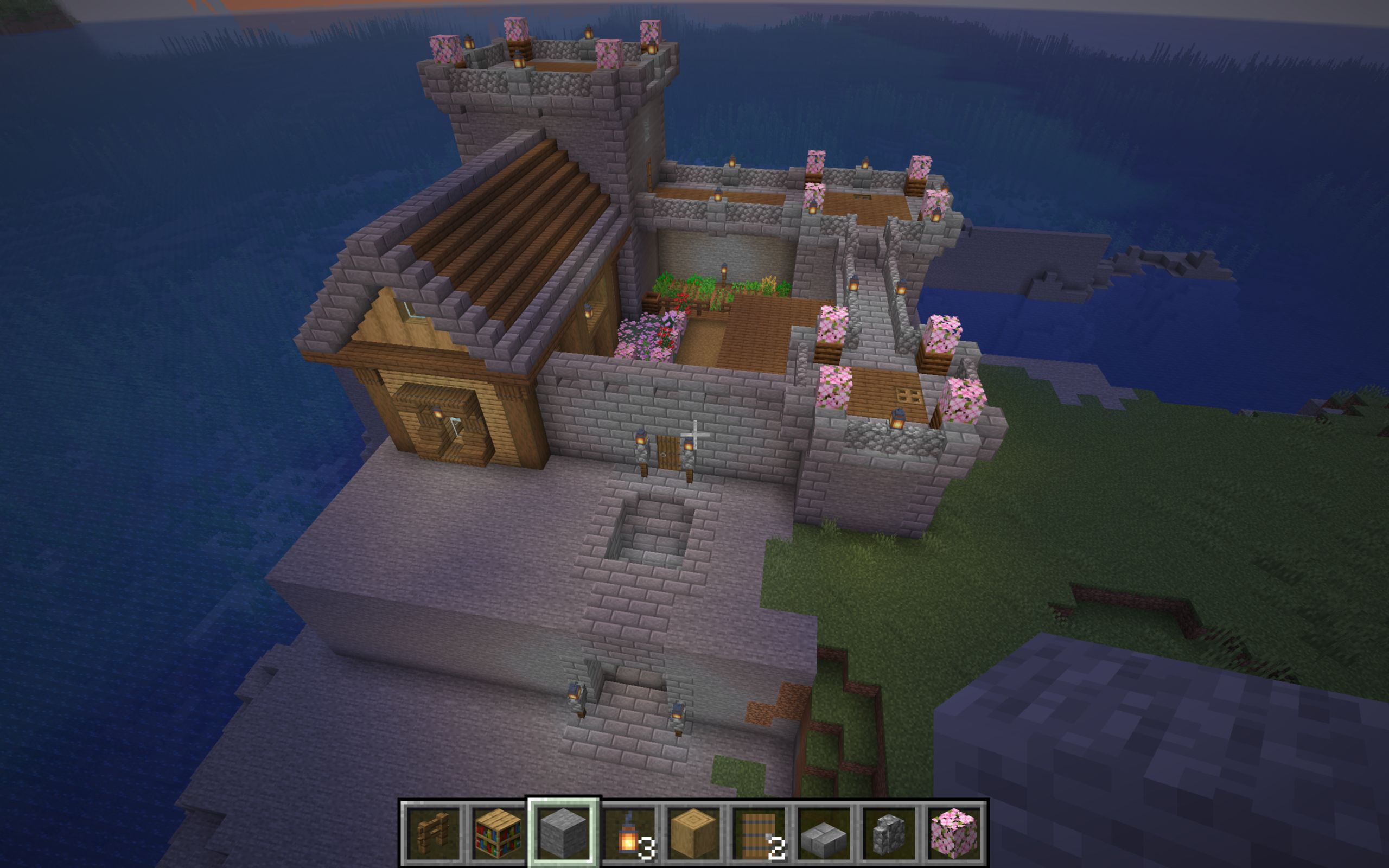
Task: Choose the stone brick slab slot
Action: click(824, 832)
